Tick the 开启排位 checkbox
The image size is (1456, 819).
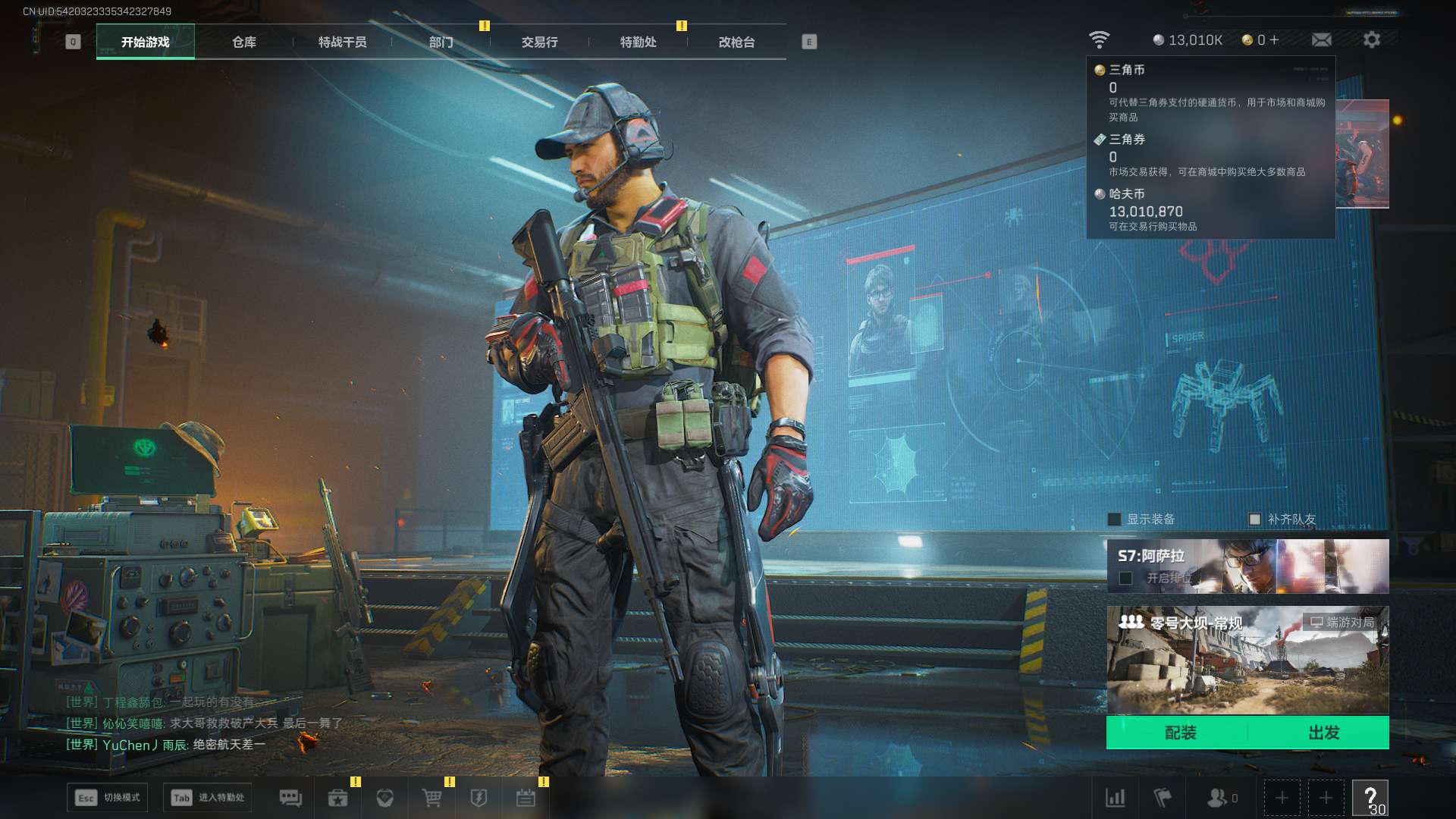click(1126, 579)
